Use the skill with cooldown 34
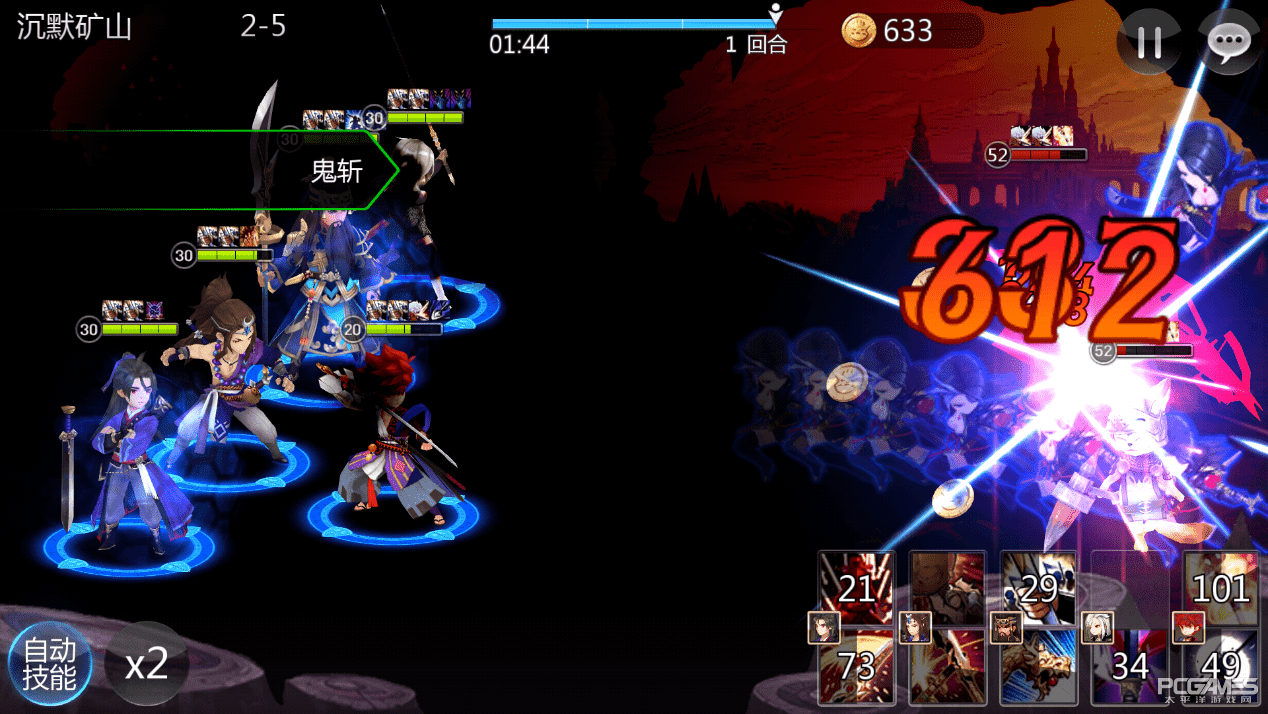 [x=1130, y=667]
